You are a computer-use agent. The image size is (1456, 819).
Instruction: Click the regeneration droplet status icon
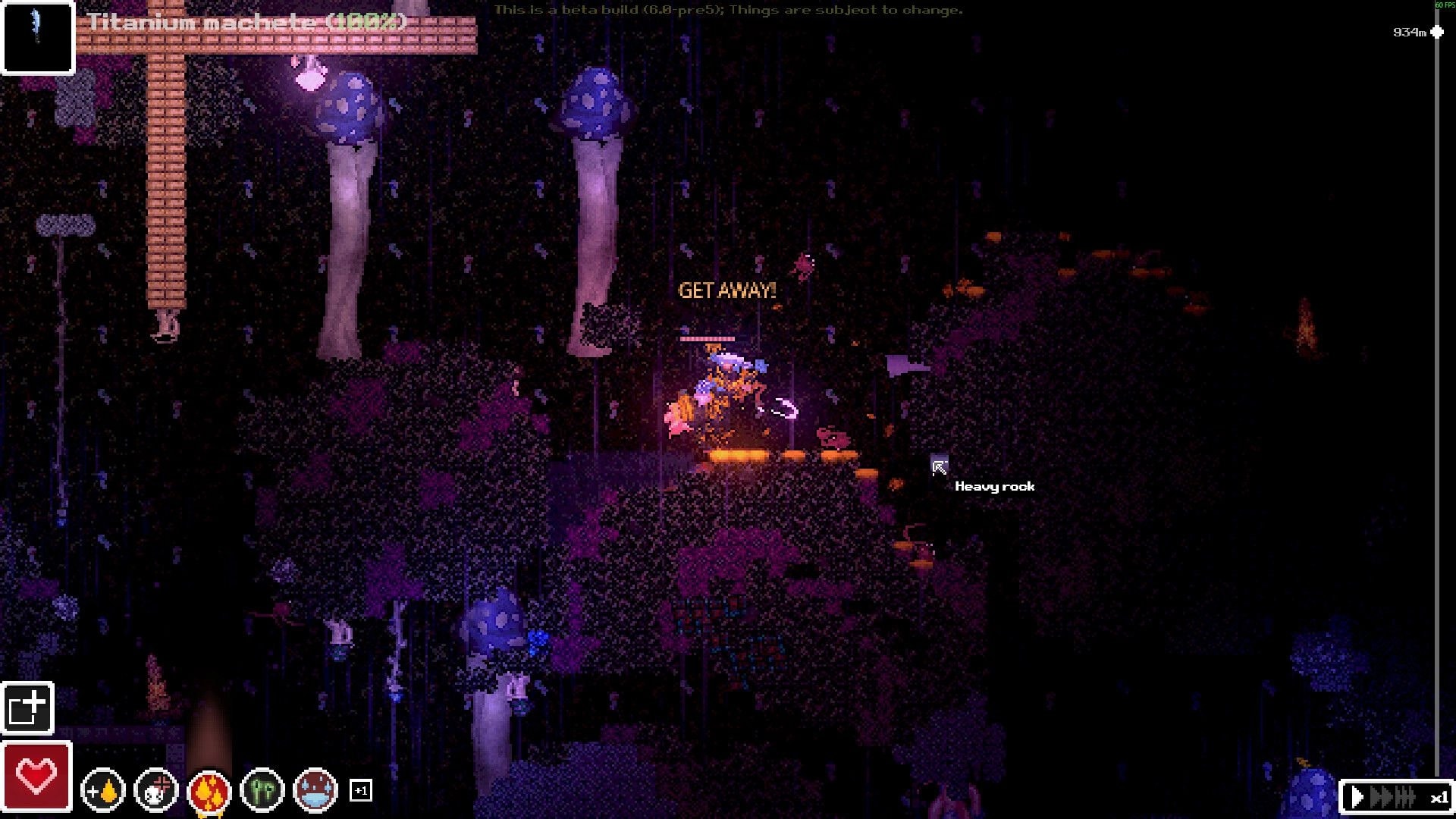[103, 791]
